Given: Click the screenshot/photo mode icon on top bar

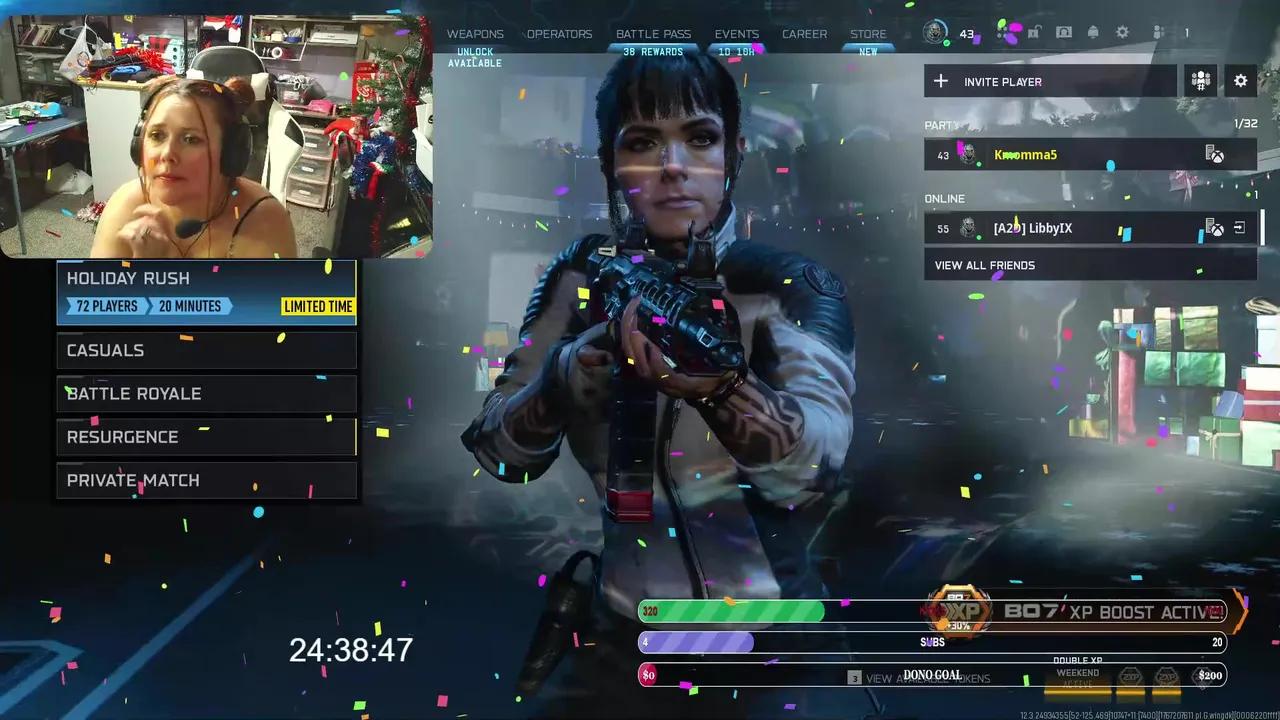Looking at the screenshot, I should [1064, 32].
